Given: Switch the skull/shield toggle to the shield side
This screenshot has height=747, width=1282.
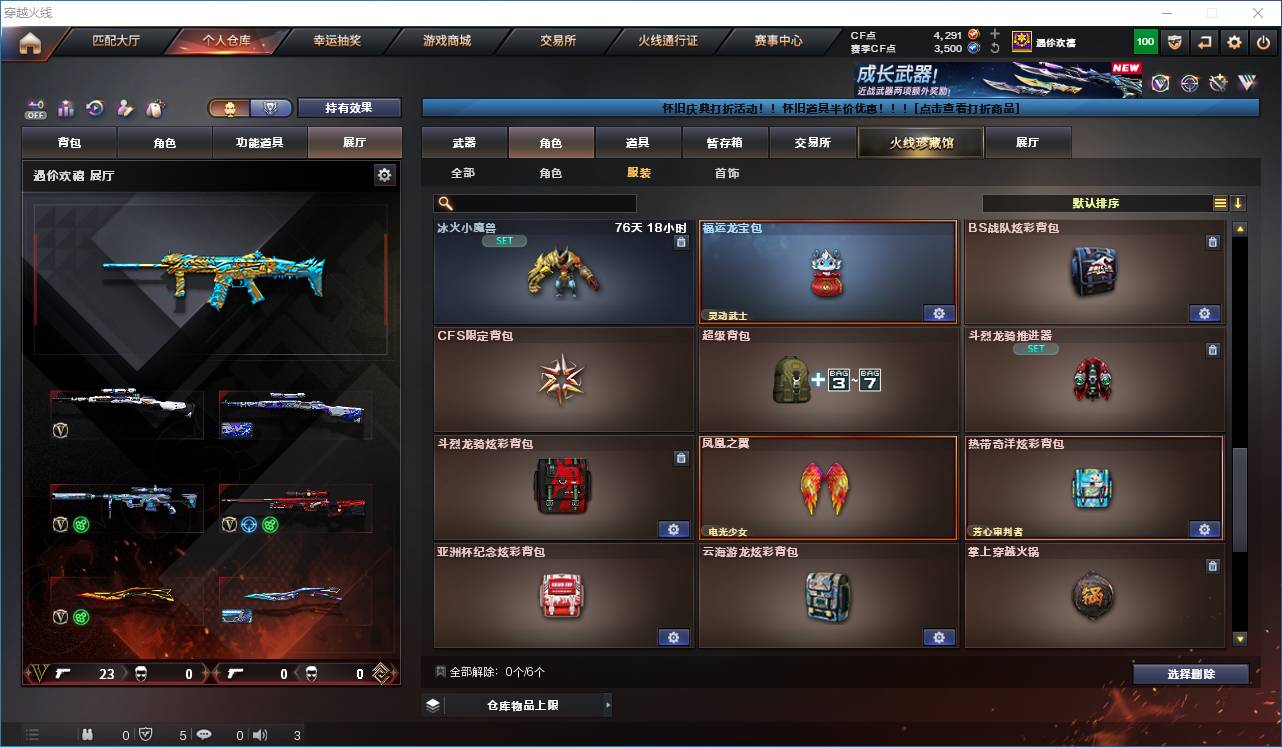Looking at the screenshot, I should point(272,107).
